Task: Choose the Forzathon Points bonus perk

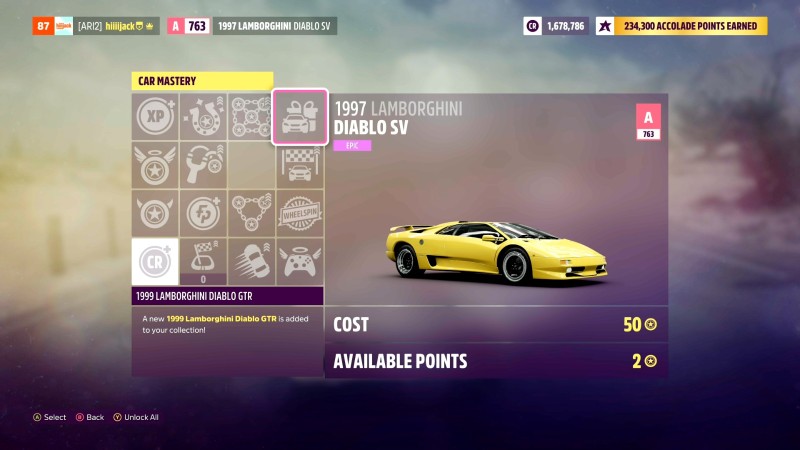Action: click(203, 212)
